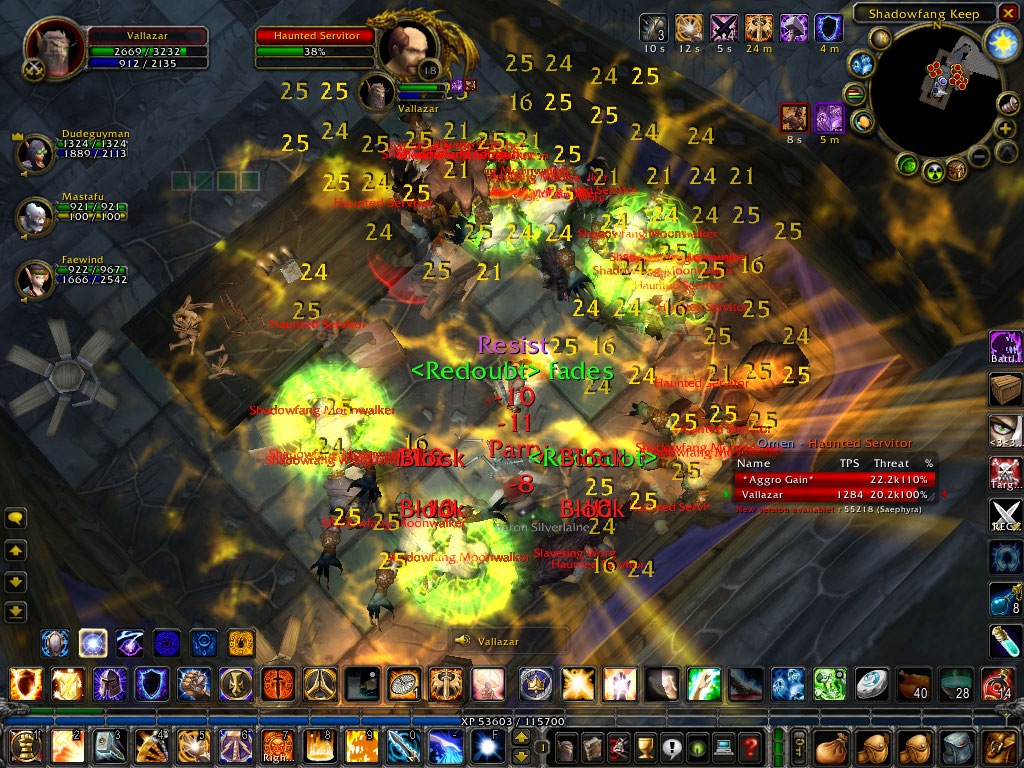Toggle the green radiation minimap button

(933, 170)
